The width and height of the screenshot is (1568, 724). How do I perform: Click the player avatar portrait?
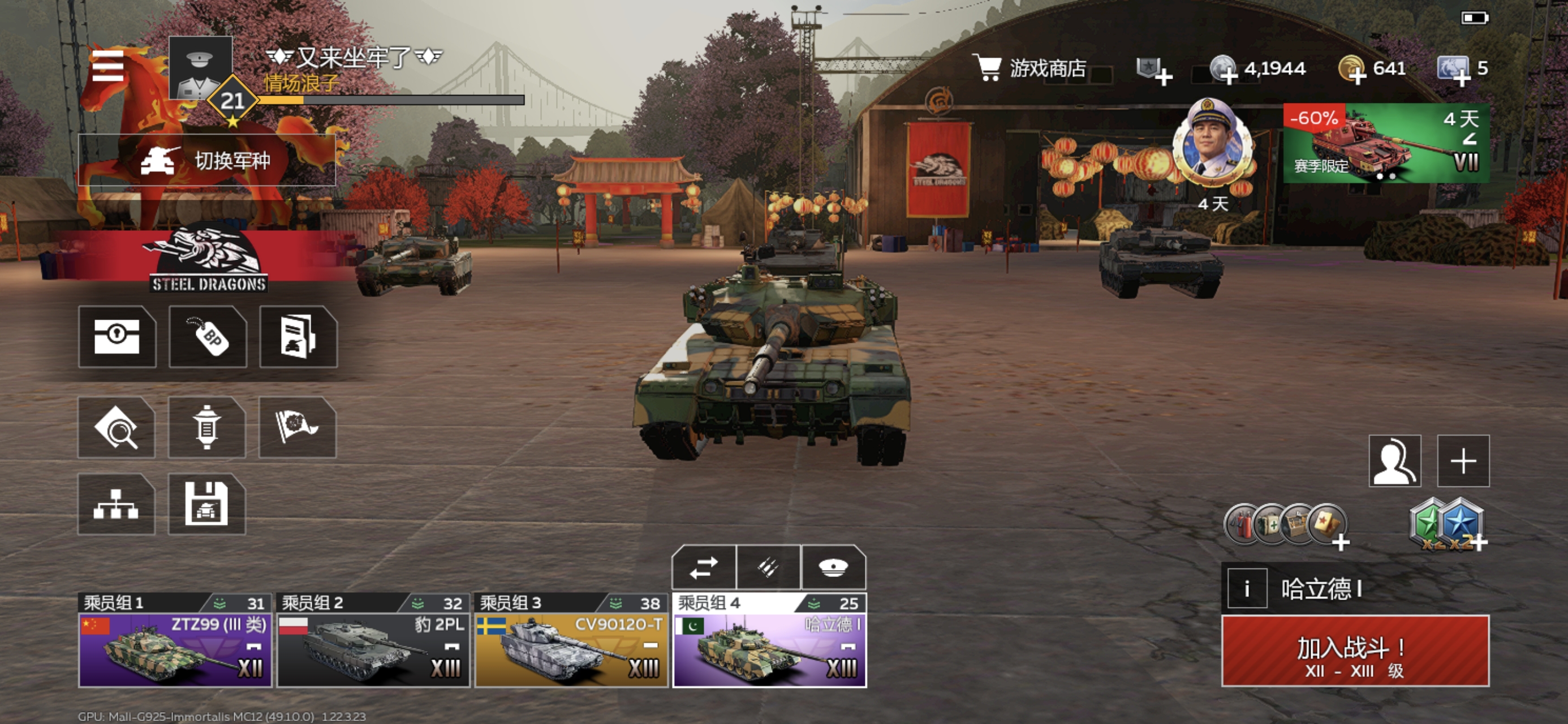(200, 67)
